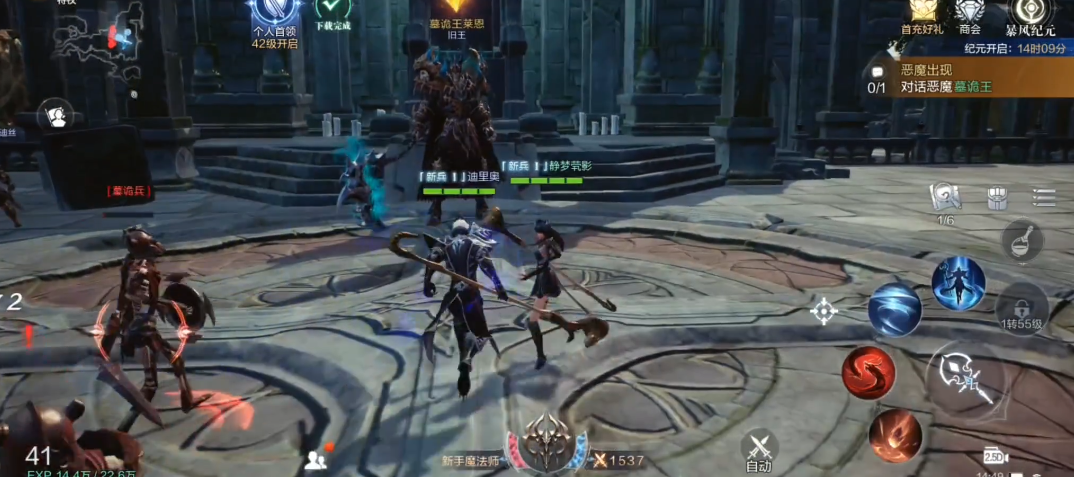The image size is (1074, 477).
Task: Tap the staff basic attack button
Action: [x=964, y=378]
